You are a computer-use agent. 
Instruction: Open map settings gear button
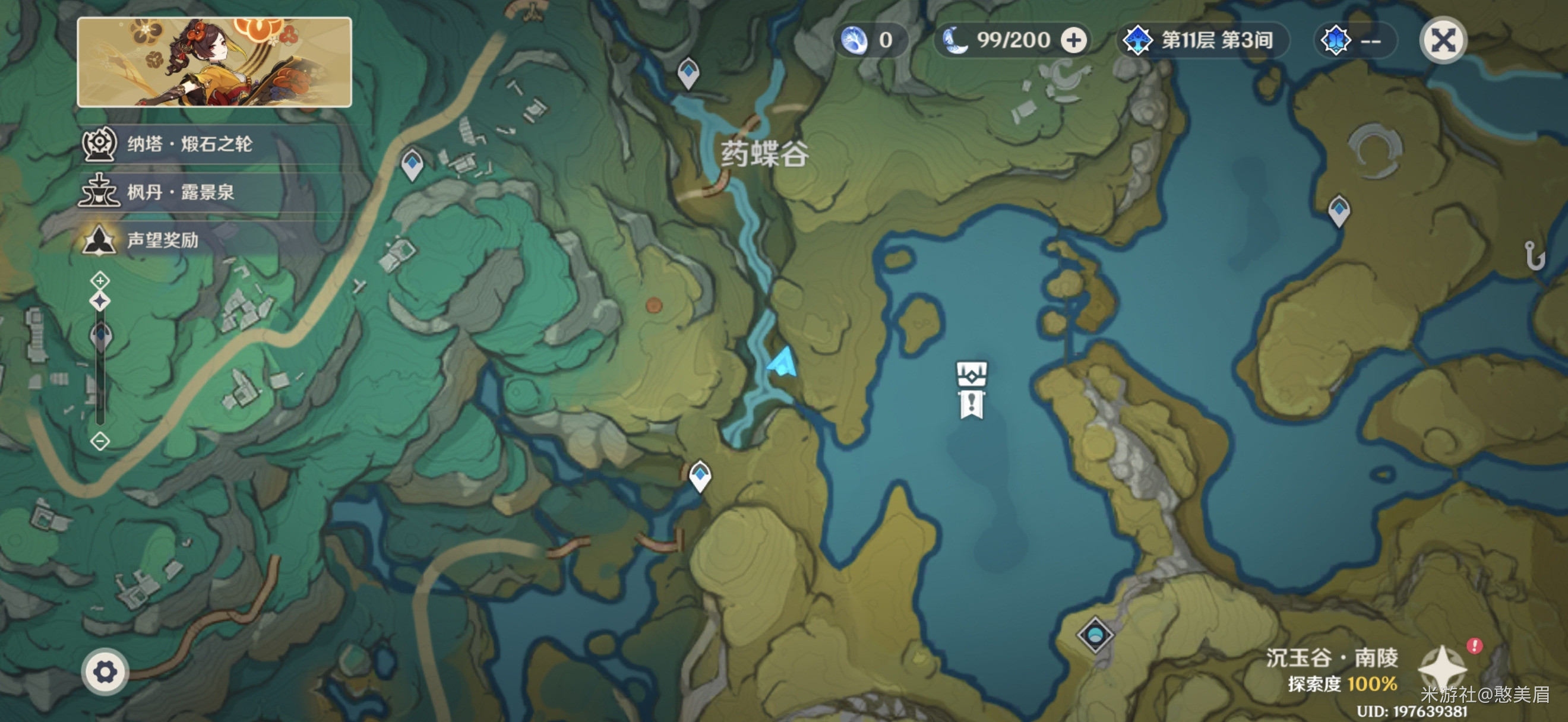click(x=105, y=672)
